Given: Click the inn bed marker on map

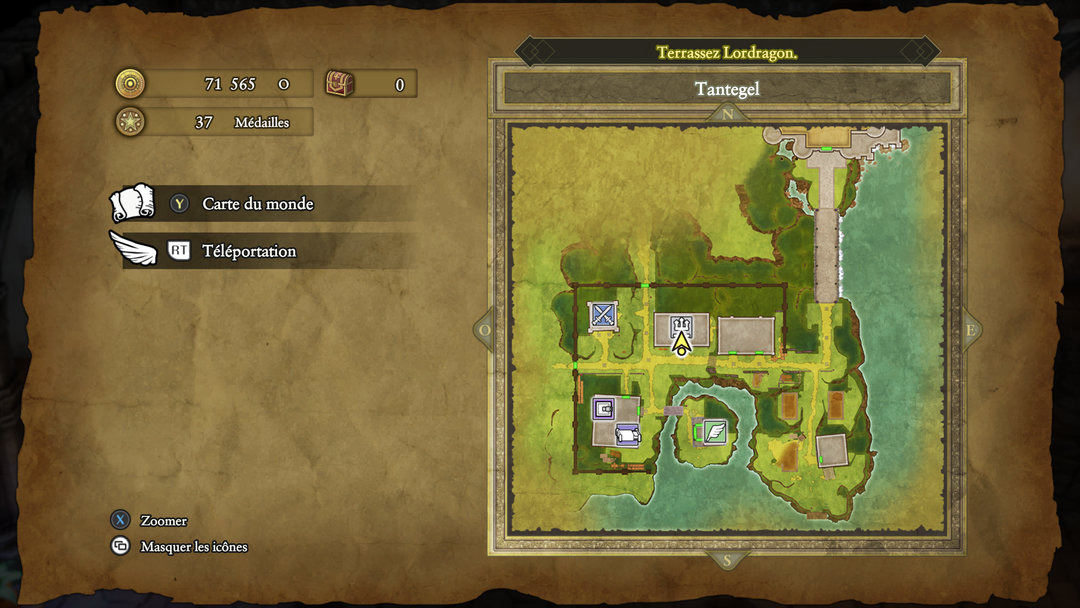Looking at the screenshot, I should (628, 434).
